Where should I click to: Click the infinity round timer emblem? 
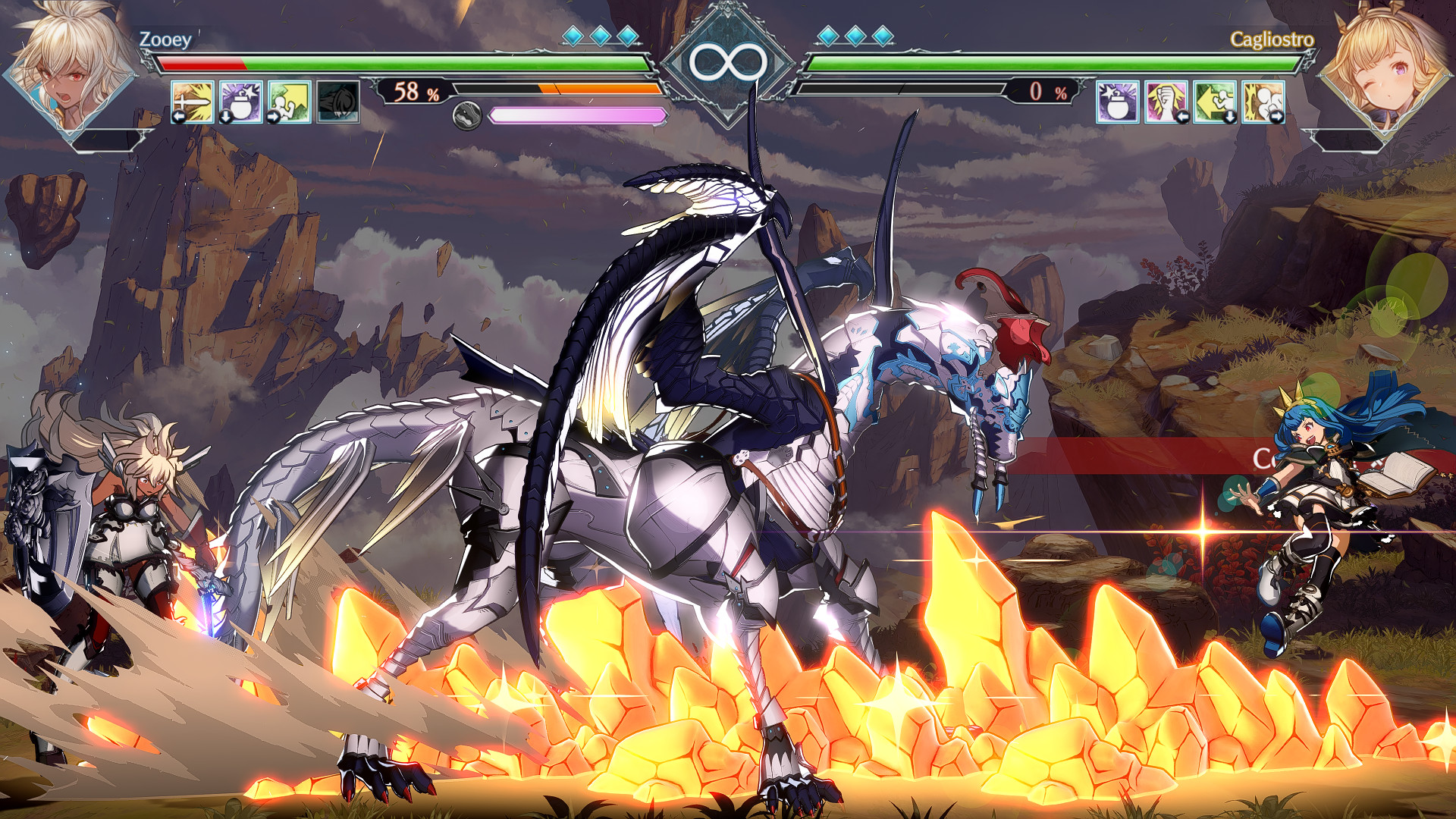(728, 64)
